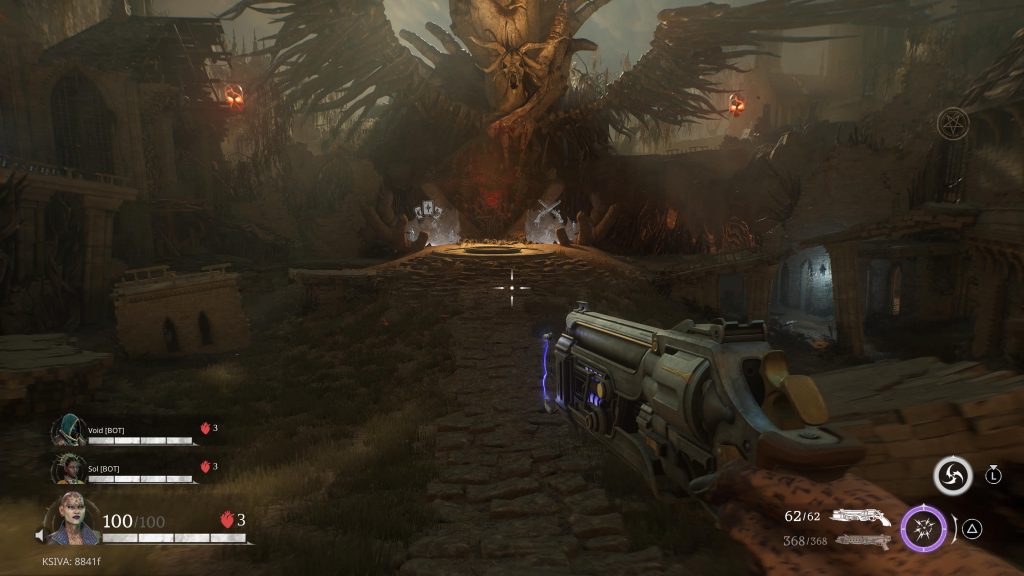Toggle the speaker icon beside your portrait

pos(41,537)
